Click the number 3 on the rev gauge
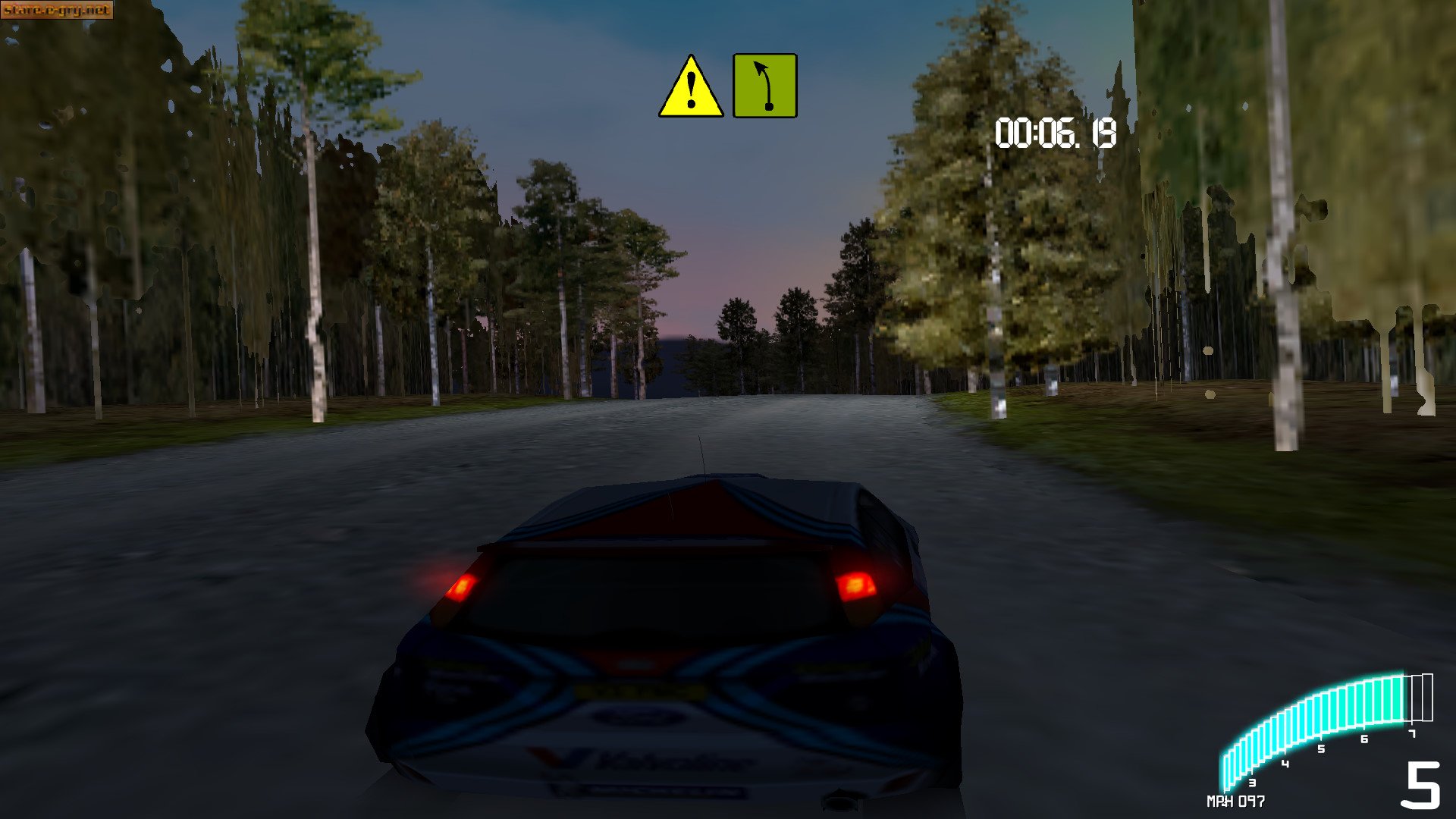The height and width of the screenshot is (819, 1456). [x=1252, y=783]
